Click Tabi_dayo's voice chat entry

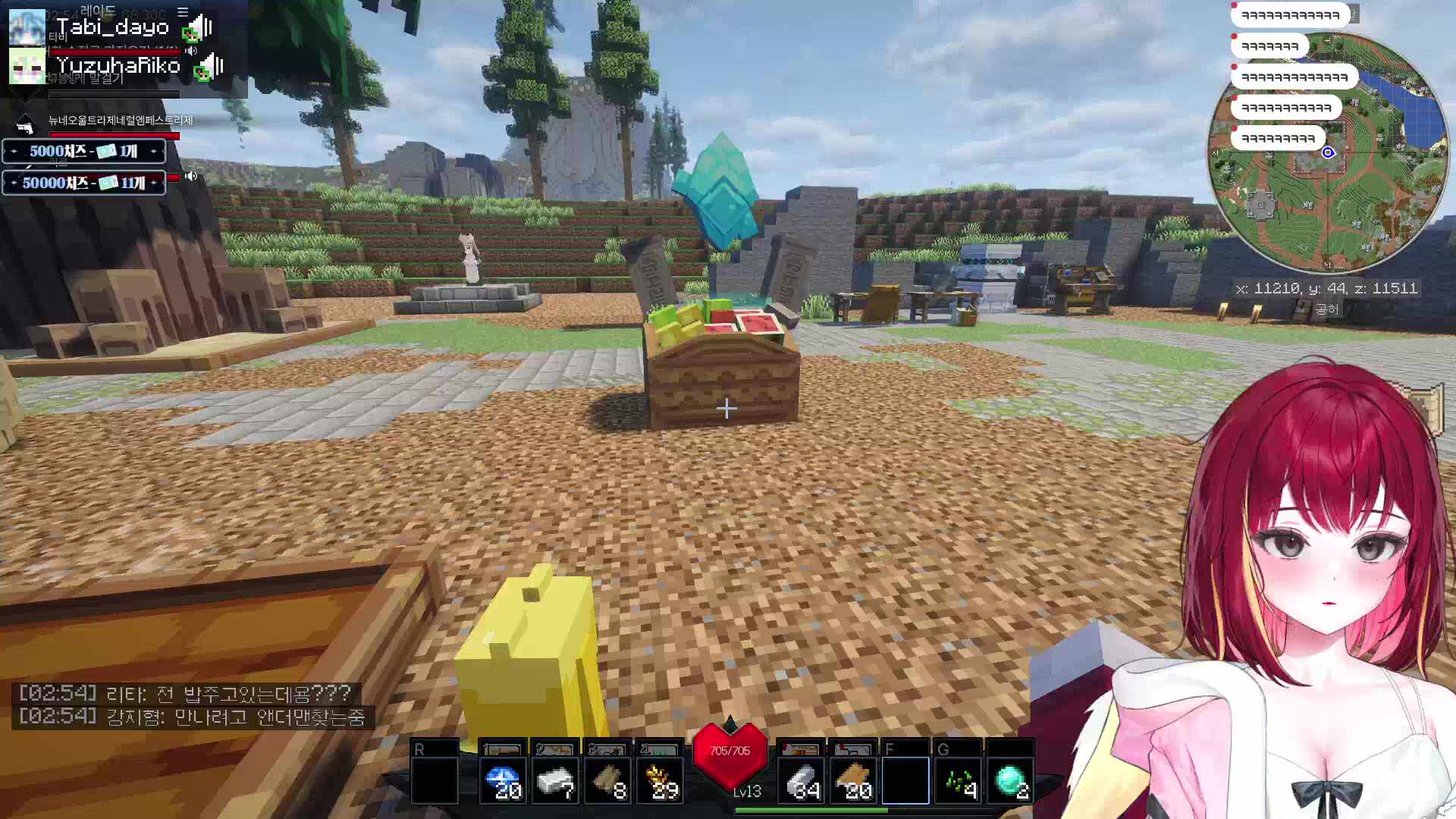[112, 28]
